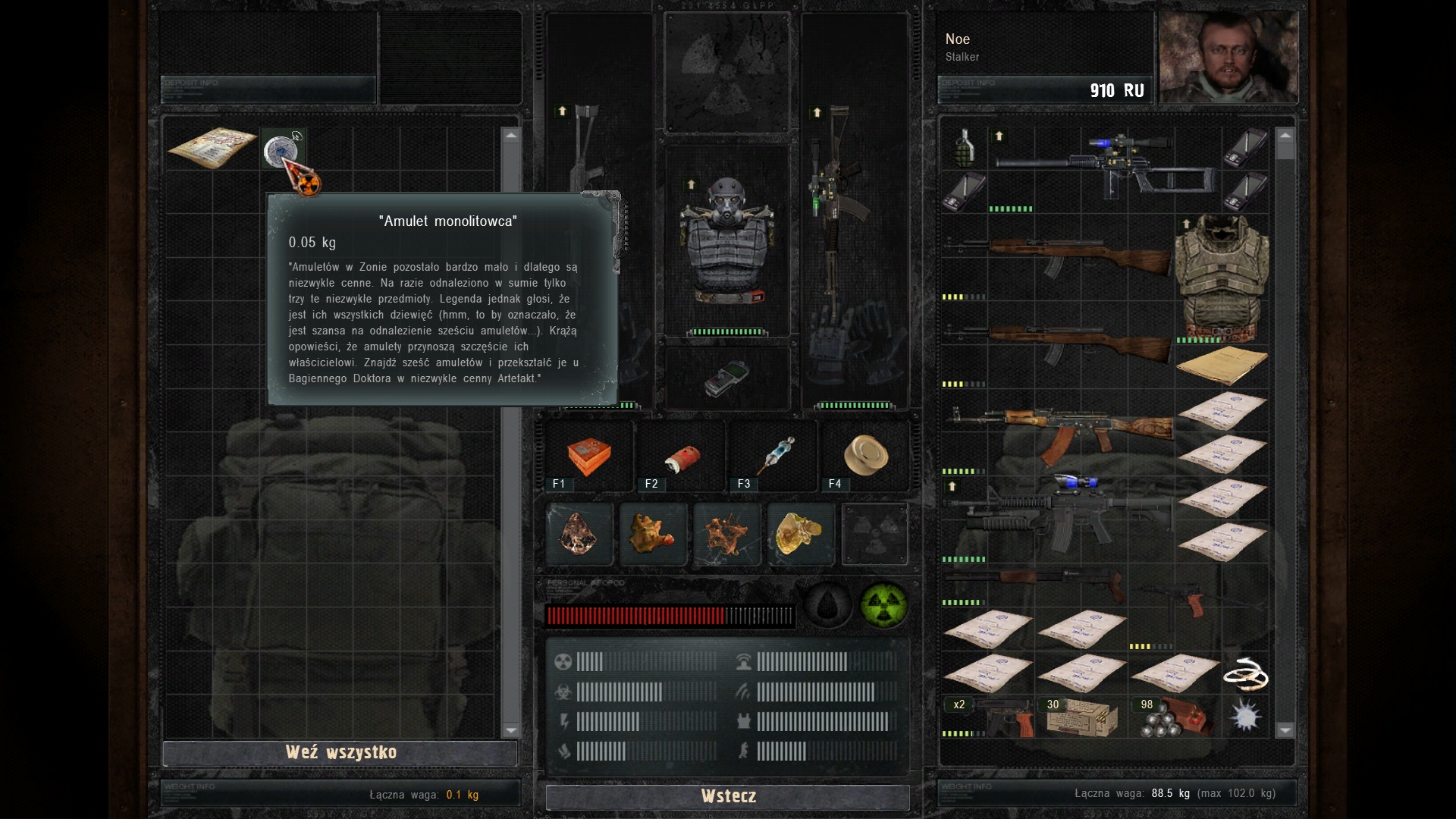Choose the silenced rifle with blue scope
Screen dimensions: 1456x819
coord(1107,168)
